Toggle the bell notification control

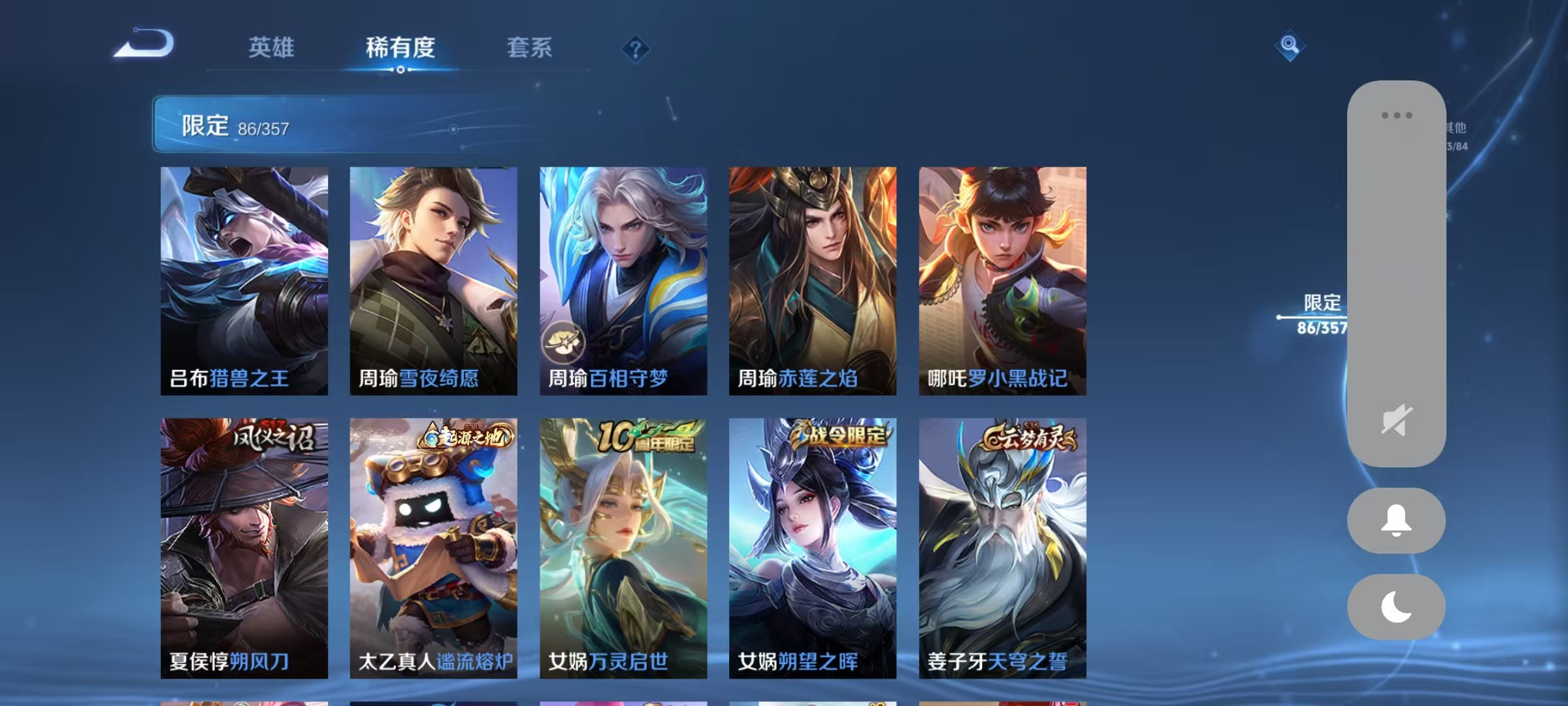[x=1396, y=521]
